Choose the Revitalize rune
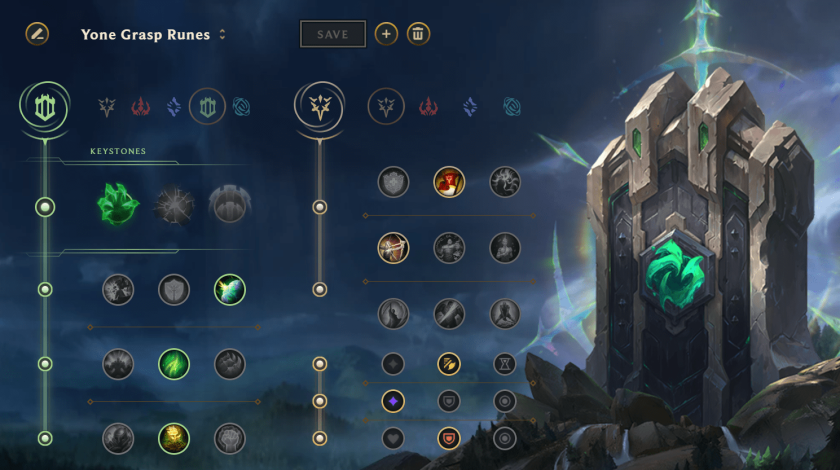Viewport: 840px width, 470px height. coord(174,438)
